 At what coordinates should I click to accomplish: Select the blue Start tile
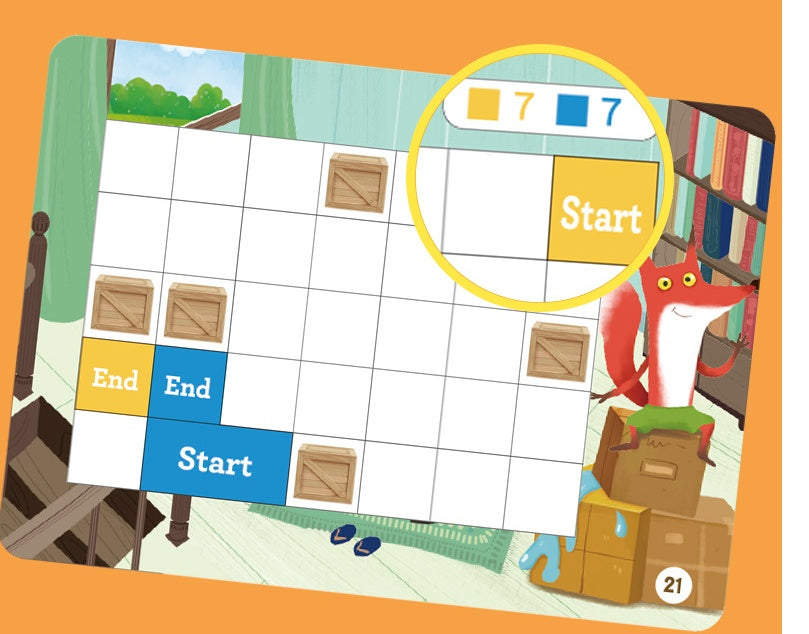(216, 460)
